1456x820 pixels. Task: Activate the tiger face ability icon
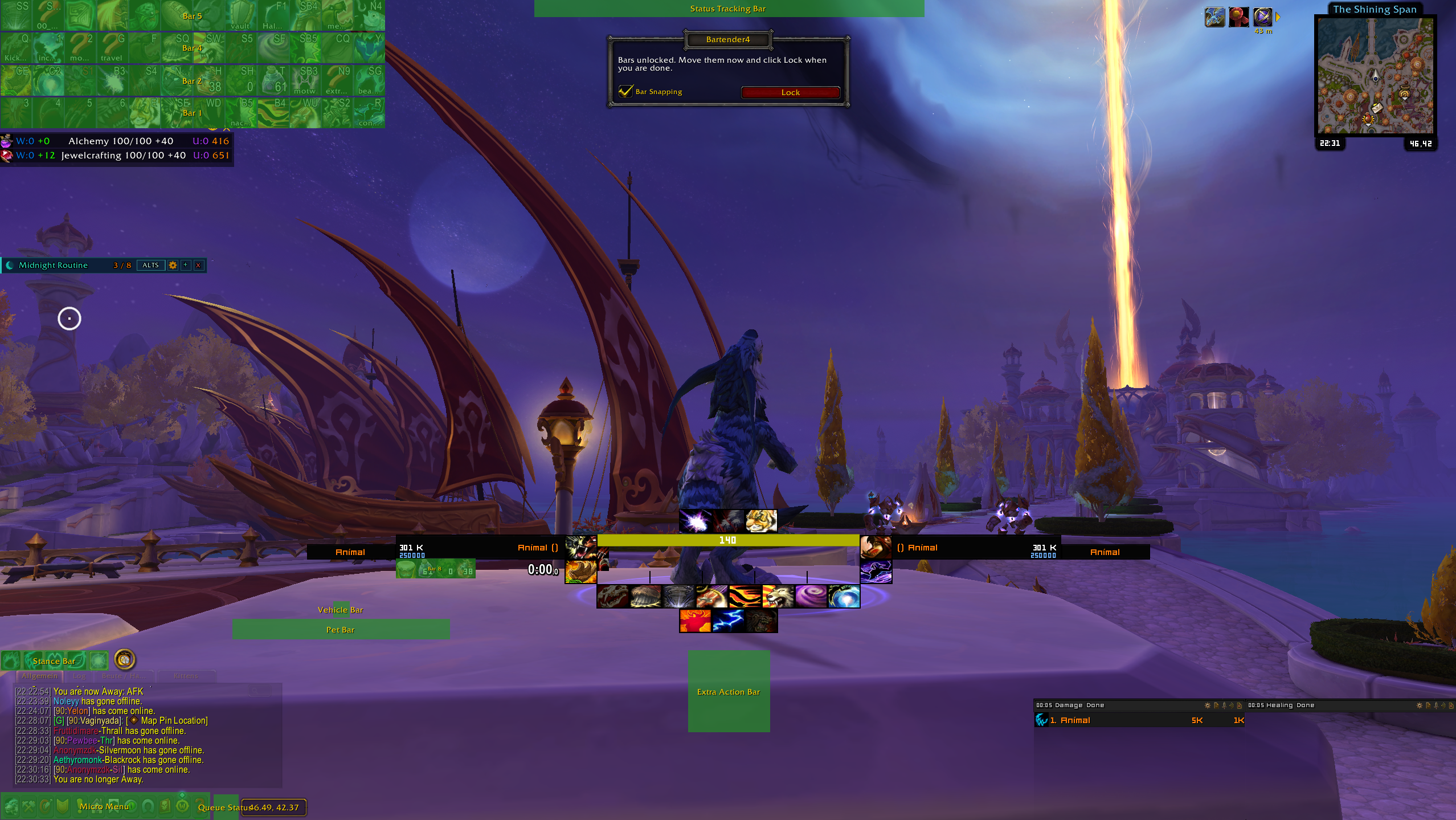(x=761, y=521)
